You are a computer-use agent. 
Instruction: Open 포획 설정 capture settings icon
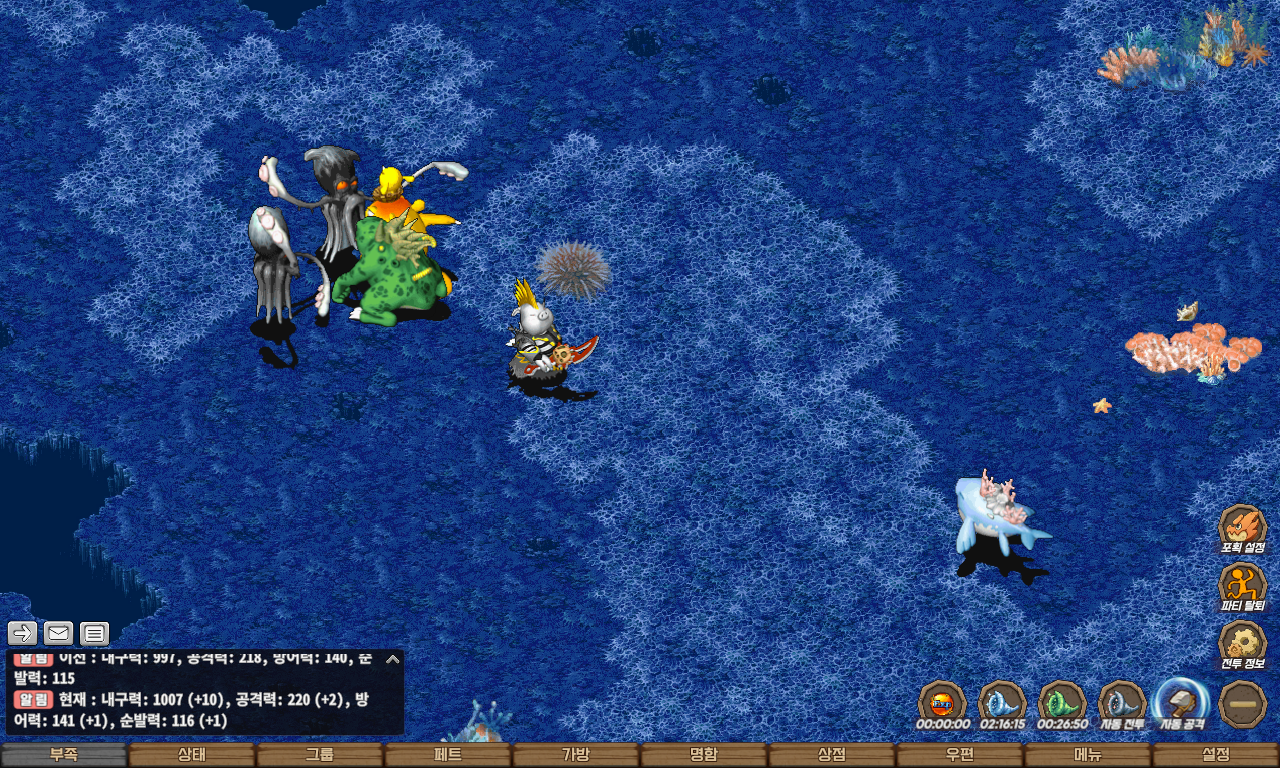pyautogui.click(x=1243, y=527)
